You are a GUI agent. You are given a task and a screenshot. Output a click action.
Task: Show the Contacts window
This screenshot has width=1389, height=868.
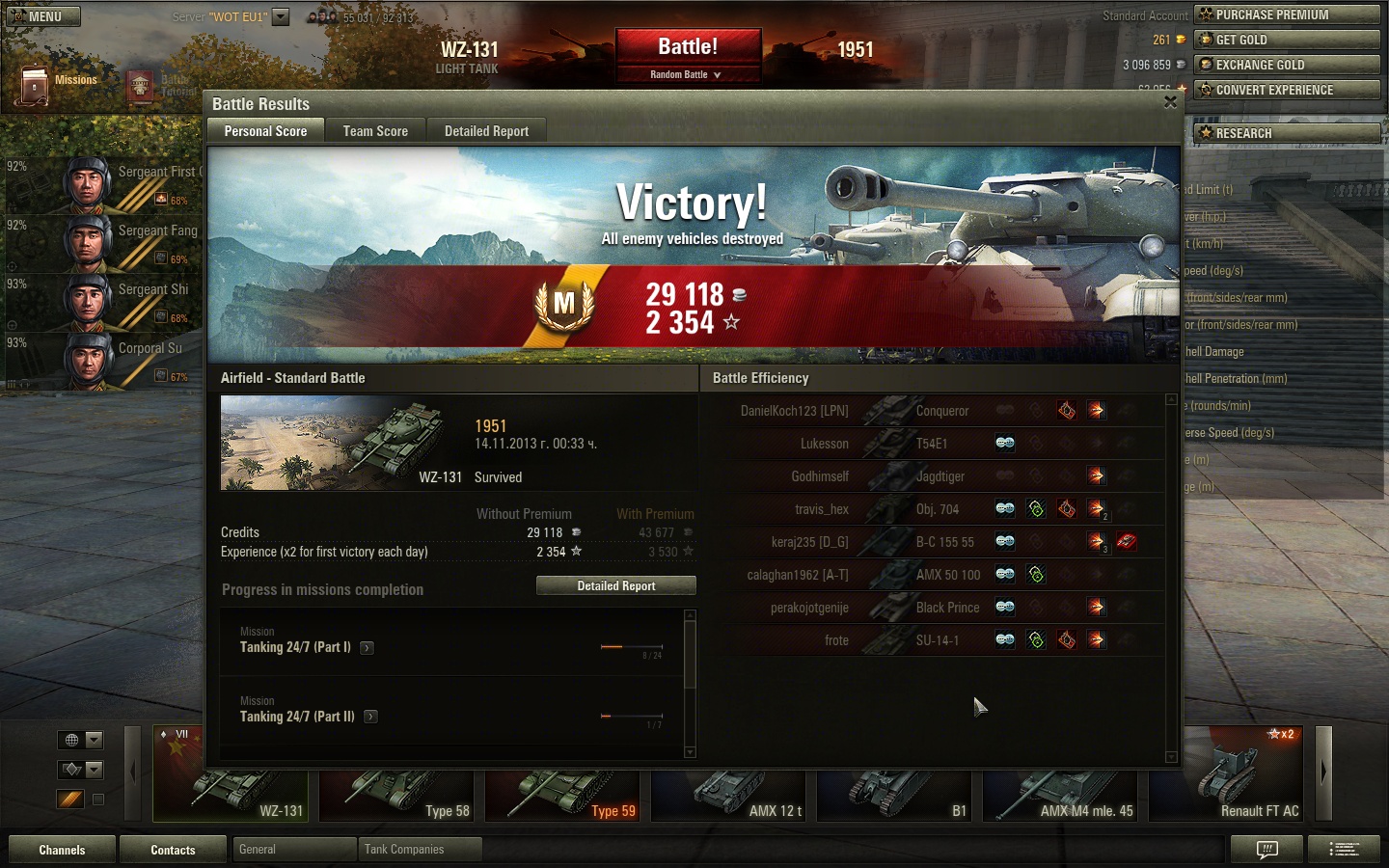173,850
